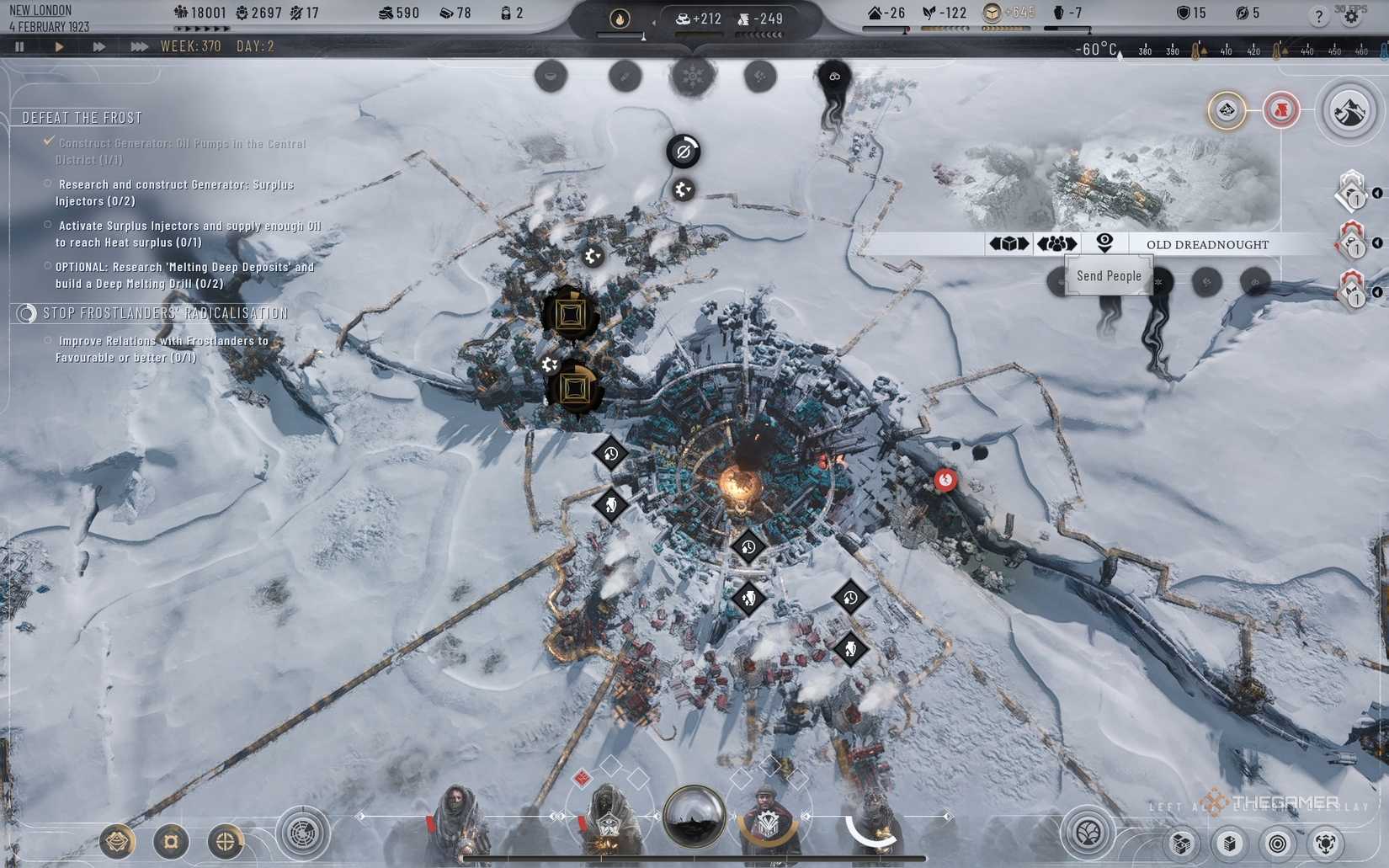Open the hub expansion icon at far bottom-right
This screenshot has height=868, width=1389.
1328,843
